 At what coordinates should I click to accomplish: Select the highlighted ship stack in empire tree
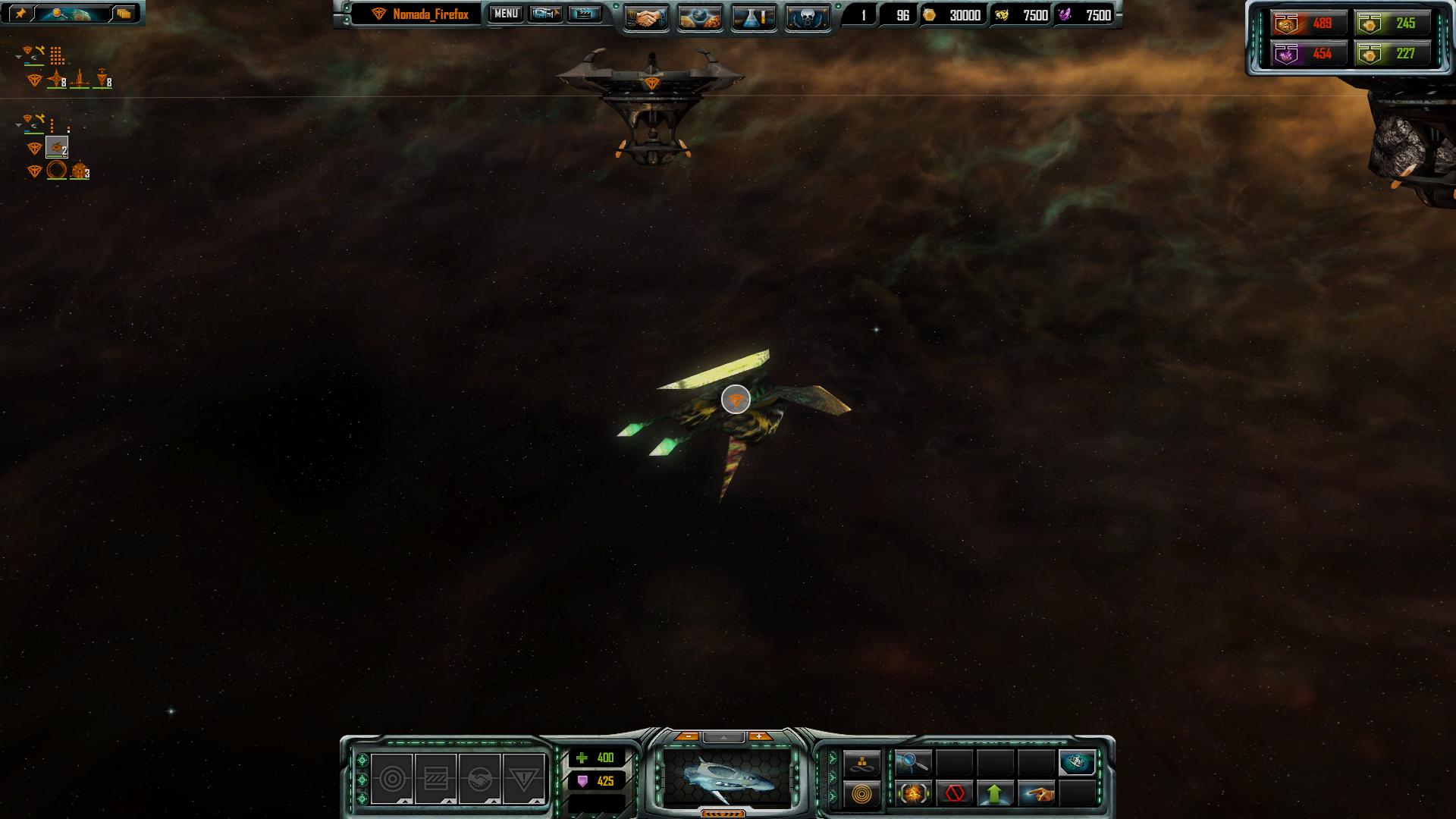pyautogui.click(x=57, y=147)
